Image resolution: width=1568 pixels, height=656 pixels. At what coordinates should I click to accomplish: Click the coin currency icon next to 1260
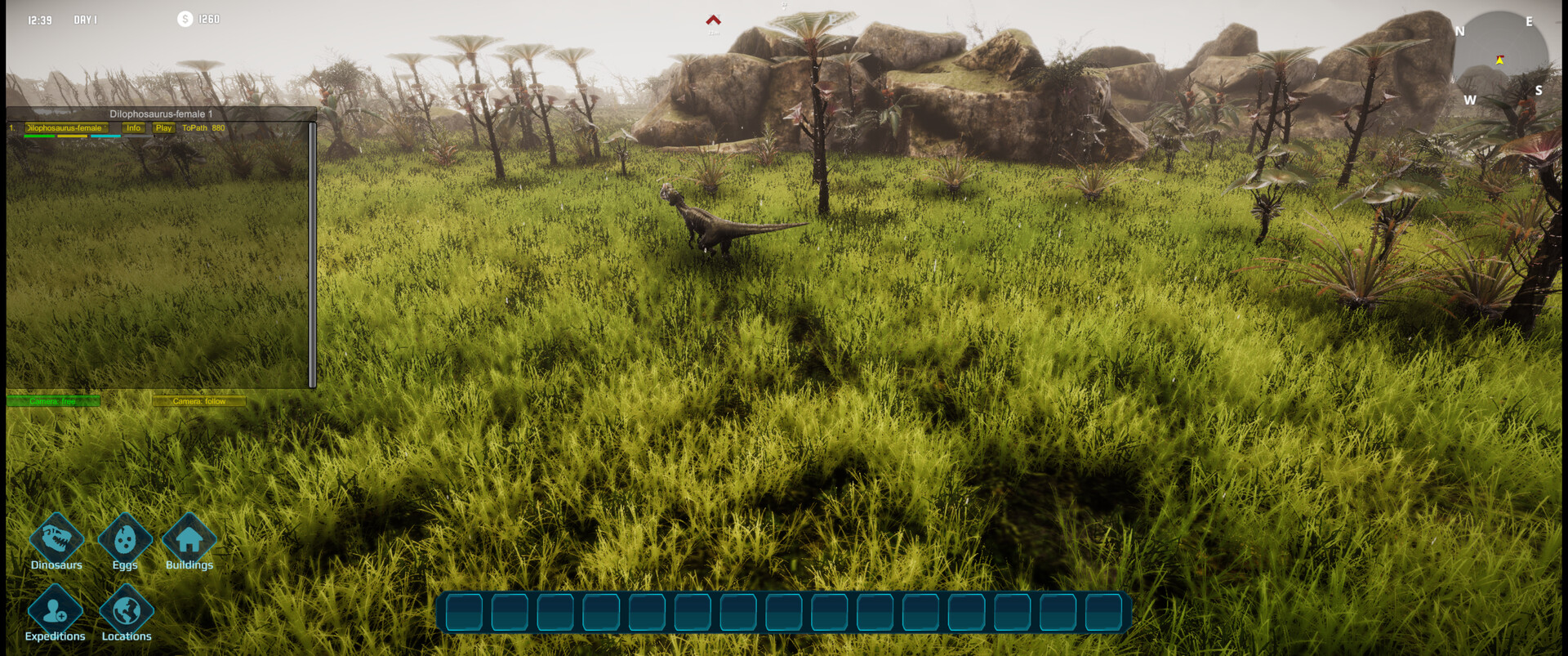click(185, 19)
